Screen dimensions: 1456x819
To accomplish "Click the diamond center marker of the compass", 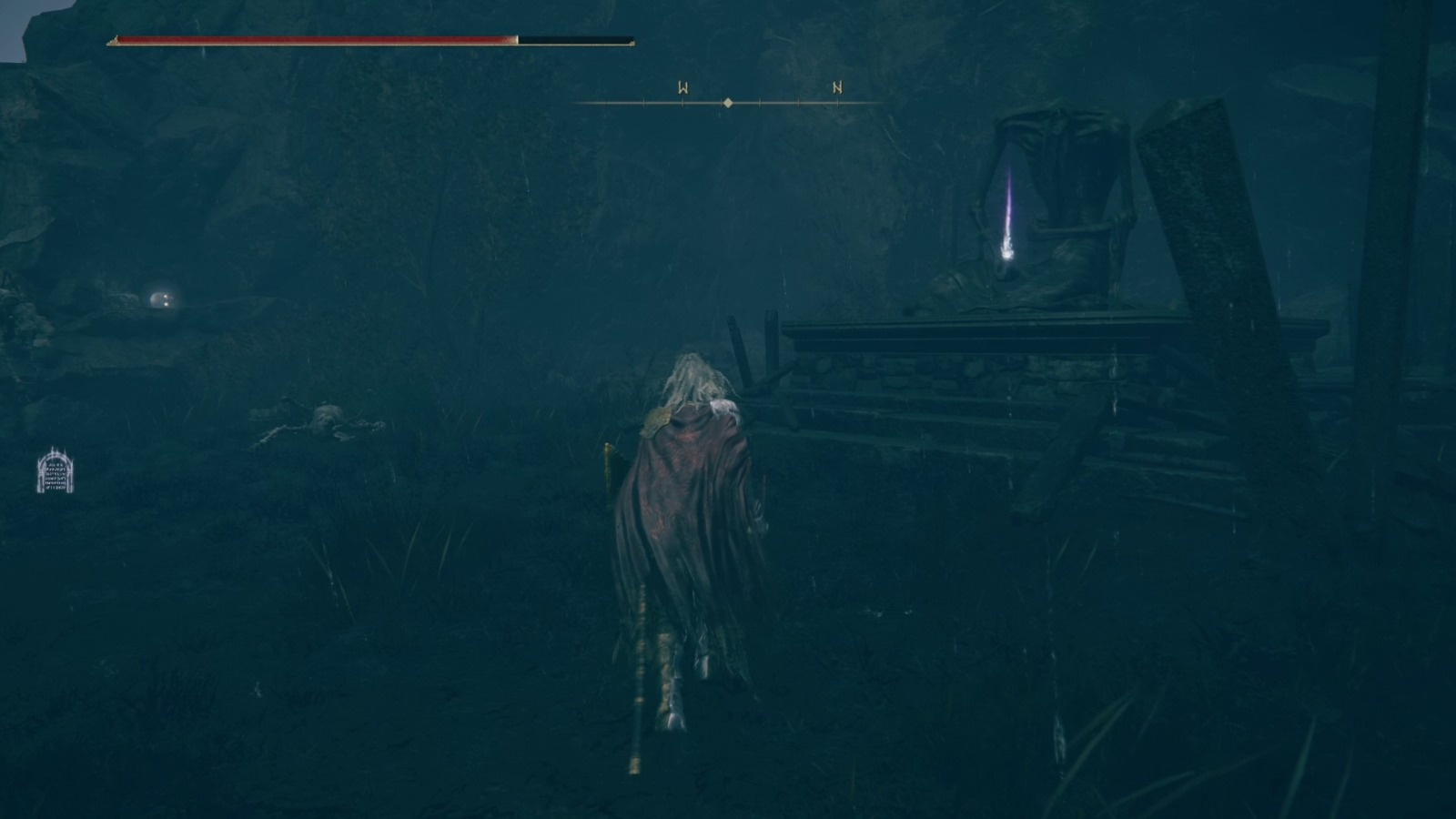I will [728, 104].
